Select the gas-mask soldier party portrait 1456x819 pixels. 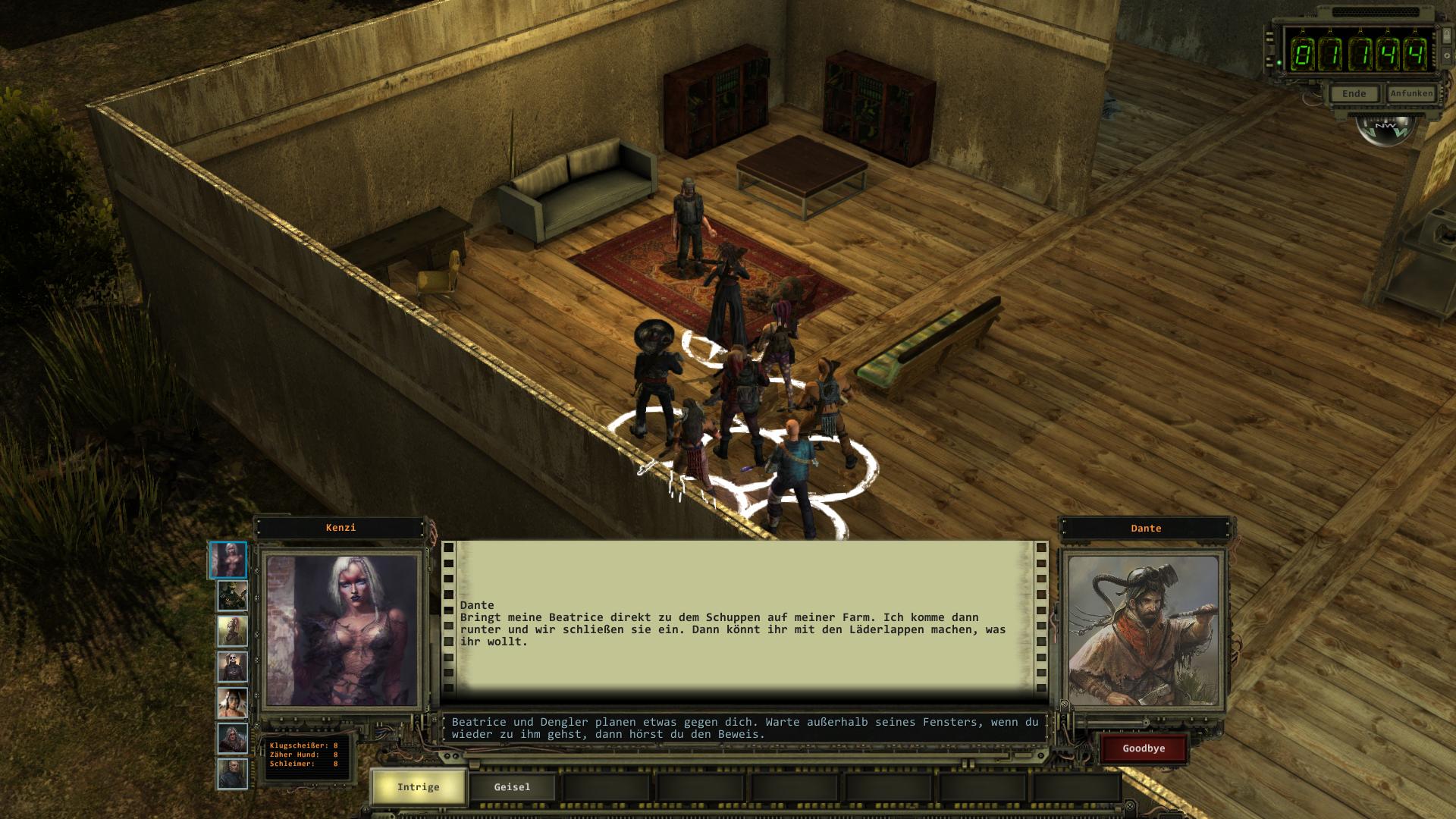[x=232, y=596]
